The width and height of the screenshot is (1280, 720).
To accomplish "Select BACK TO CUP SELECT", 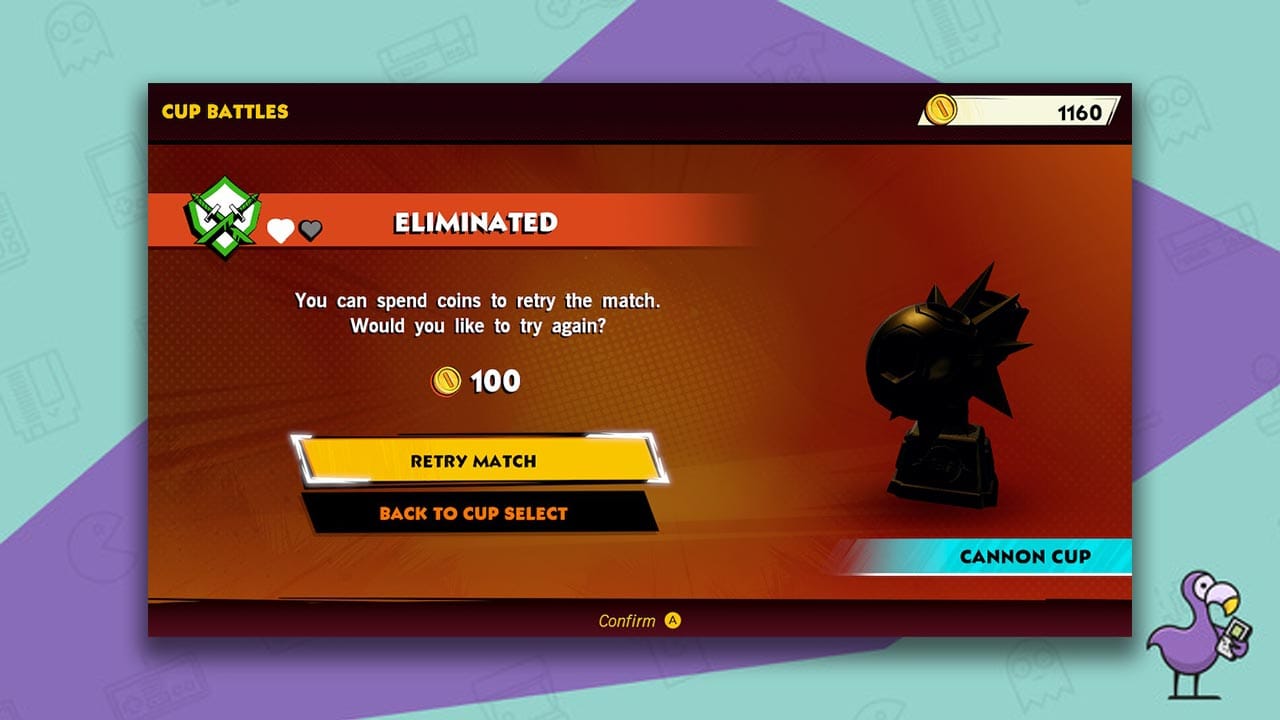I will click(474, 513).
